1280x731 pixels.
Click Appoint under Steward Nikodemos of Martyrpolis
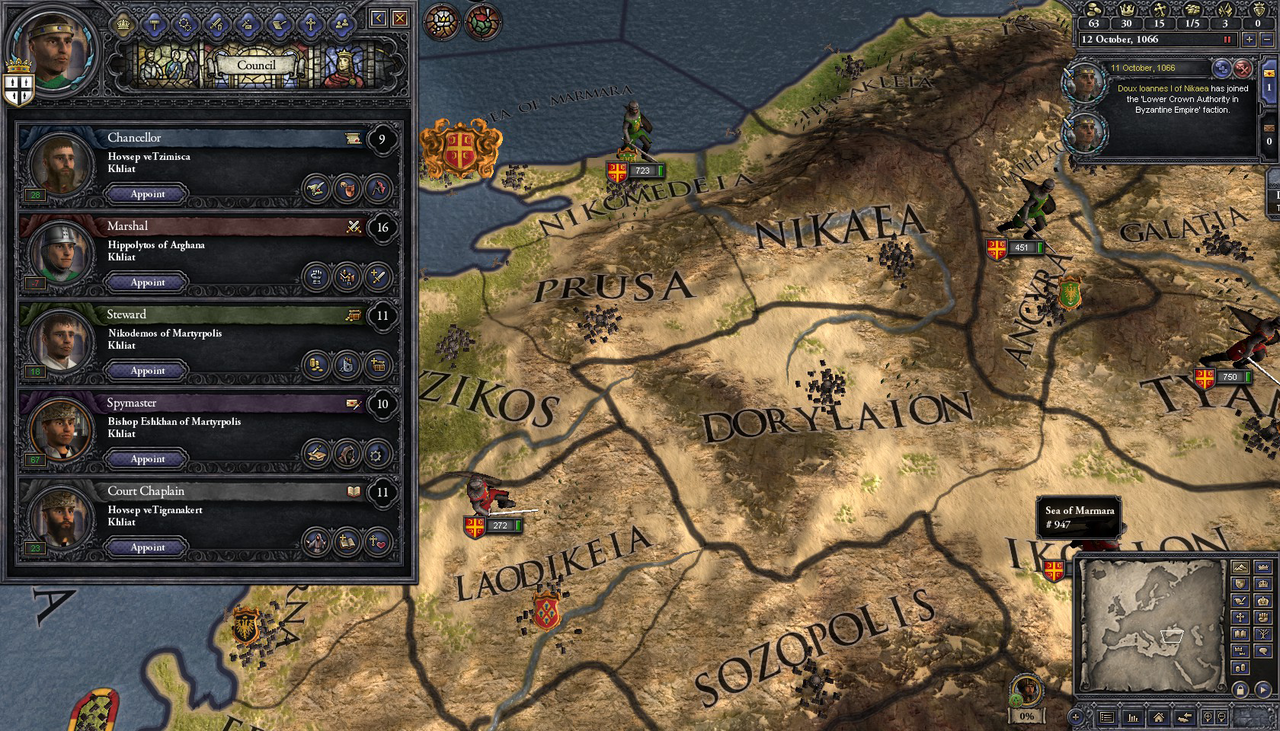tap(146, 370)
